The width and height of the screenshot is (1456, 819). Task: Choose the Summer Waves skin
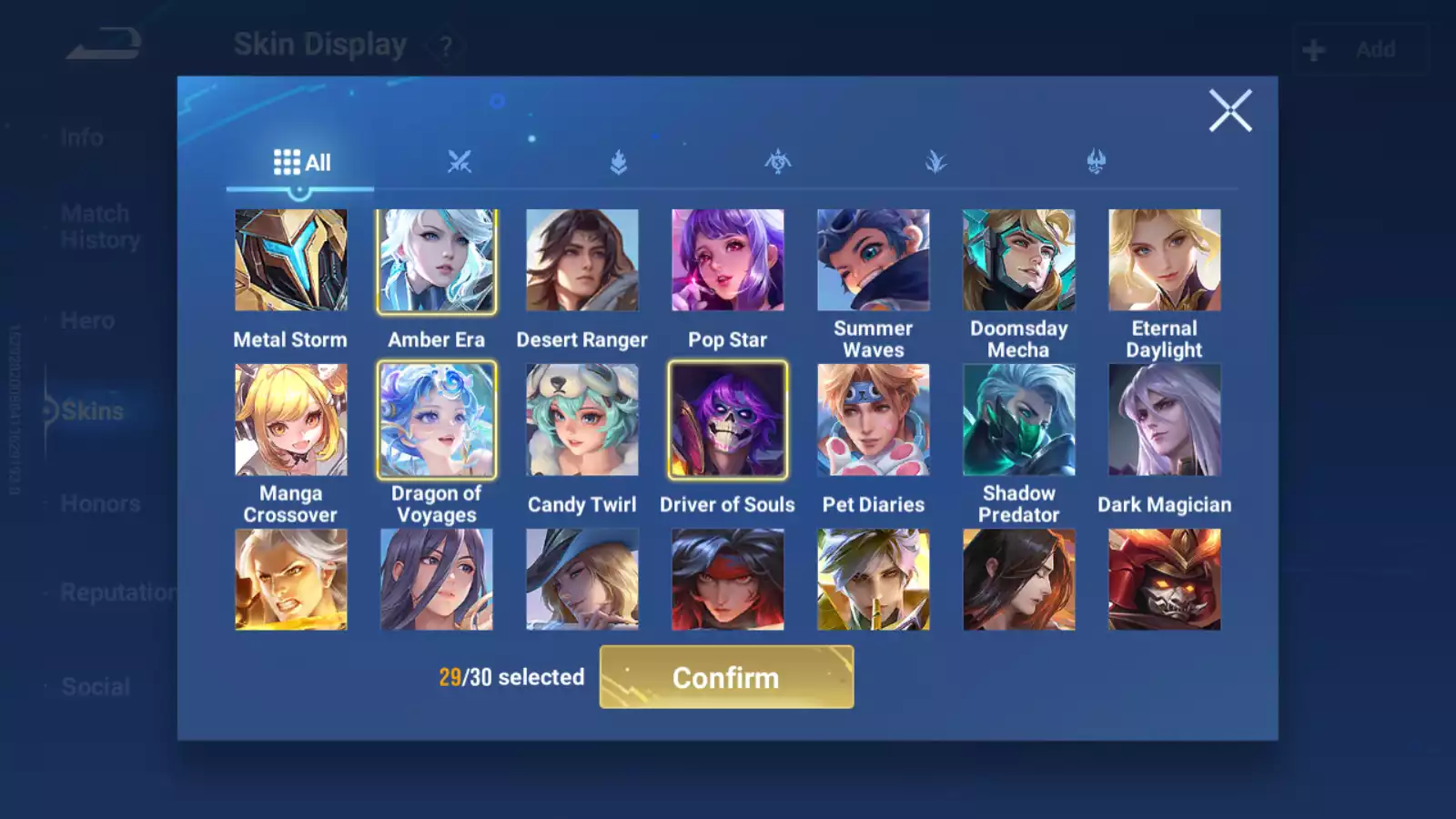873,261
